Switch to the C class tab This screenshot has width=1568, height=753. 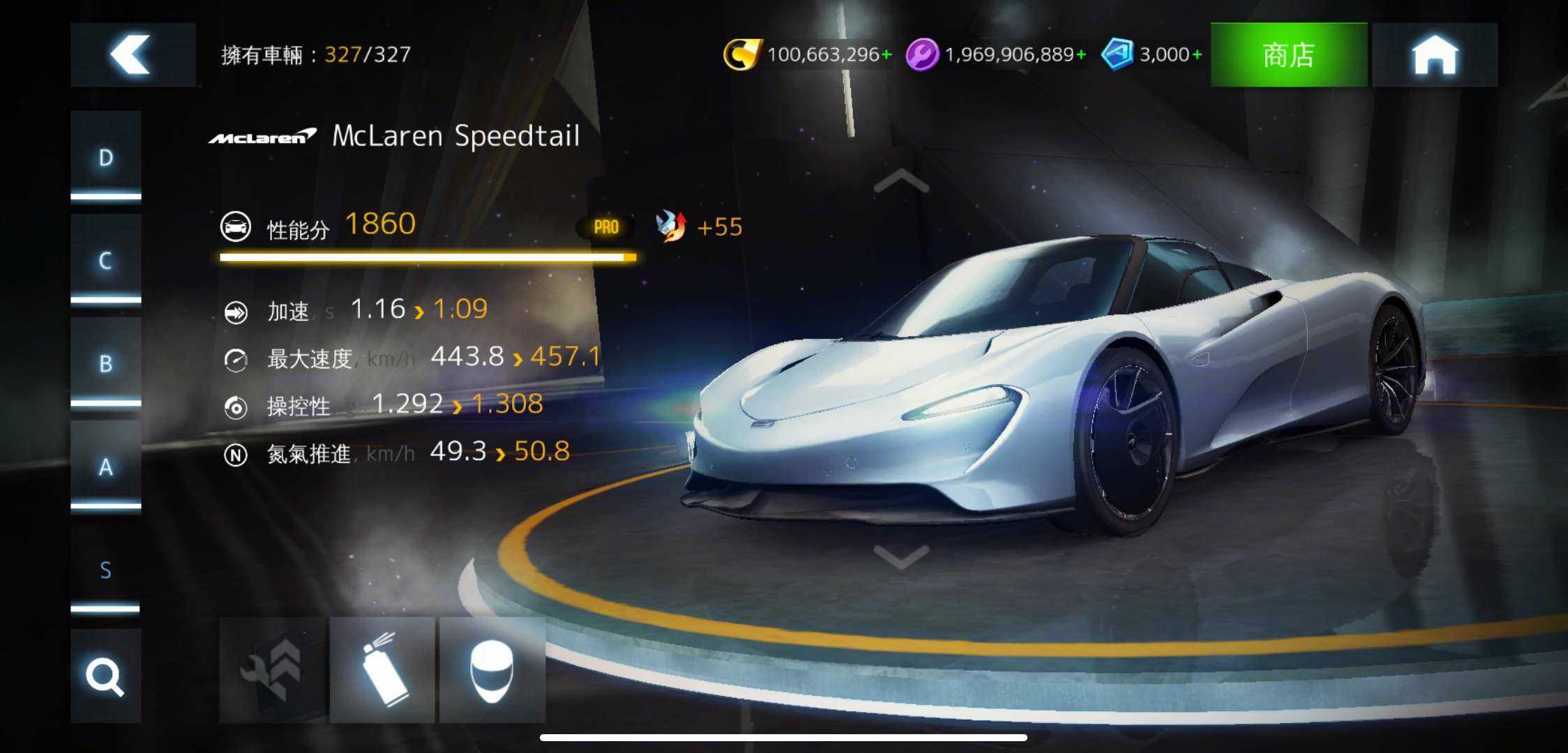pos(105,259)
